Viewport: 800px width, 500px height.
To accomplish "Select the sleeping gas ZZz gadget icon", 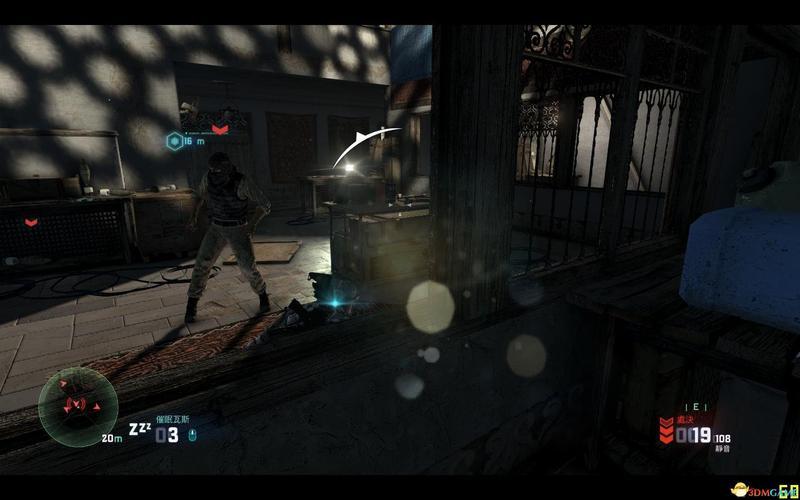I will point(139,430).
